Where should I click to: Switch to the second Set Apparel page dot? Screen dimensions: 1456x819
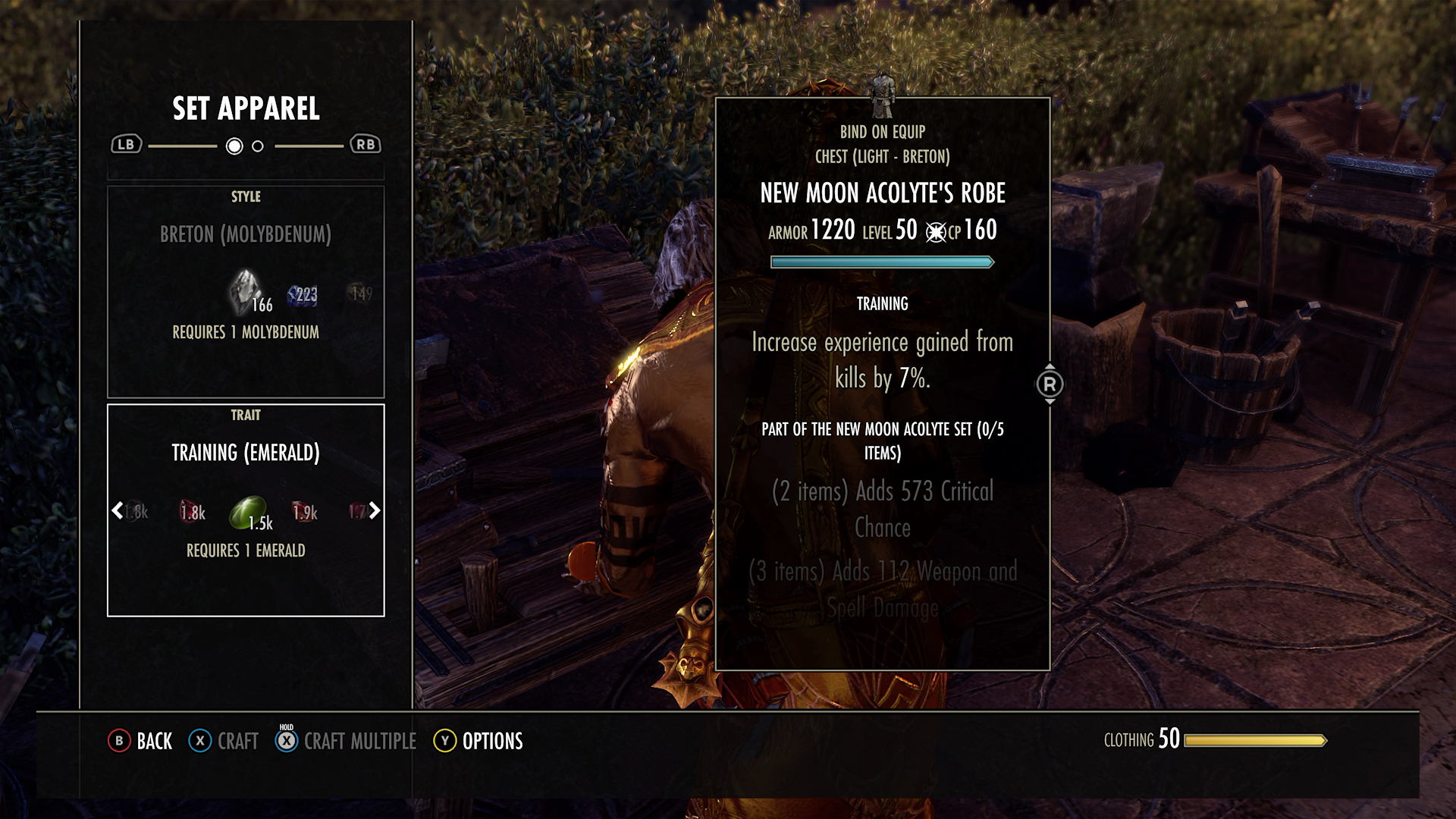(x=258, y=146)
